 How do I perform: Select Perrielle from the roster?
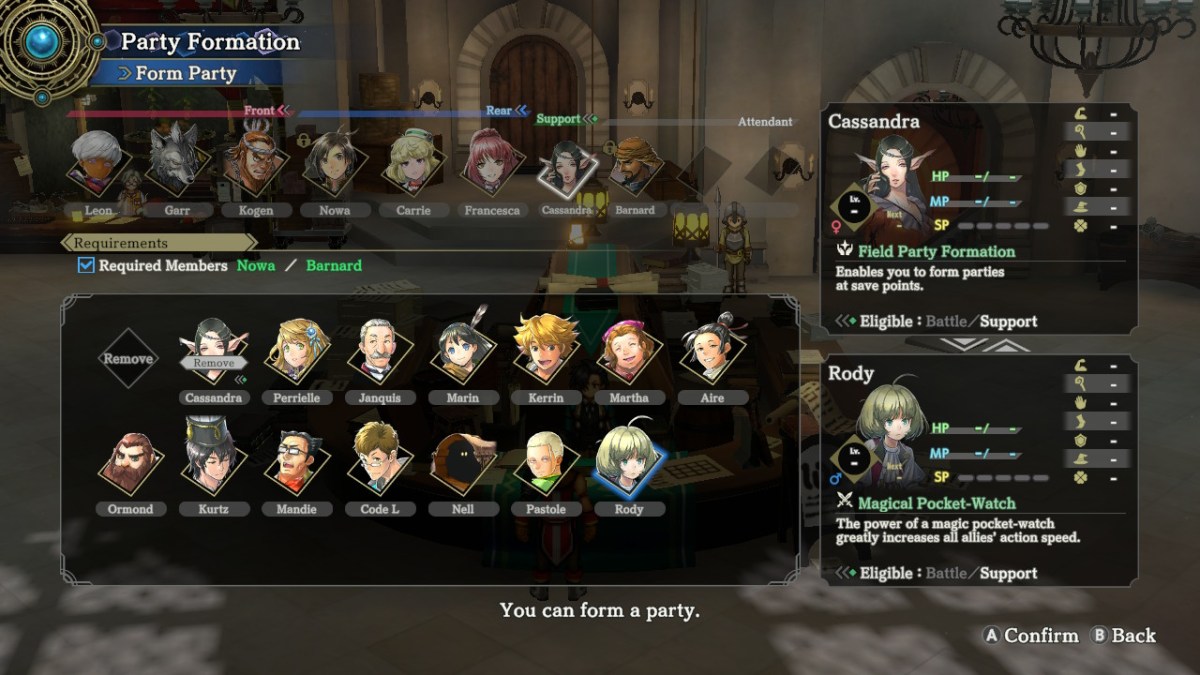[297, 352]
